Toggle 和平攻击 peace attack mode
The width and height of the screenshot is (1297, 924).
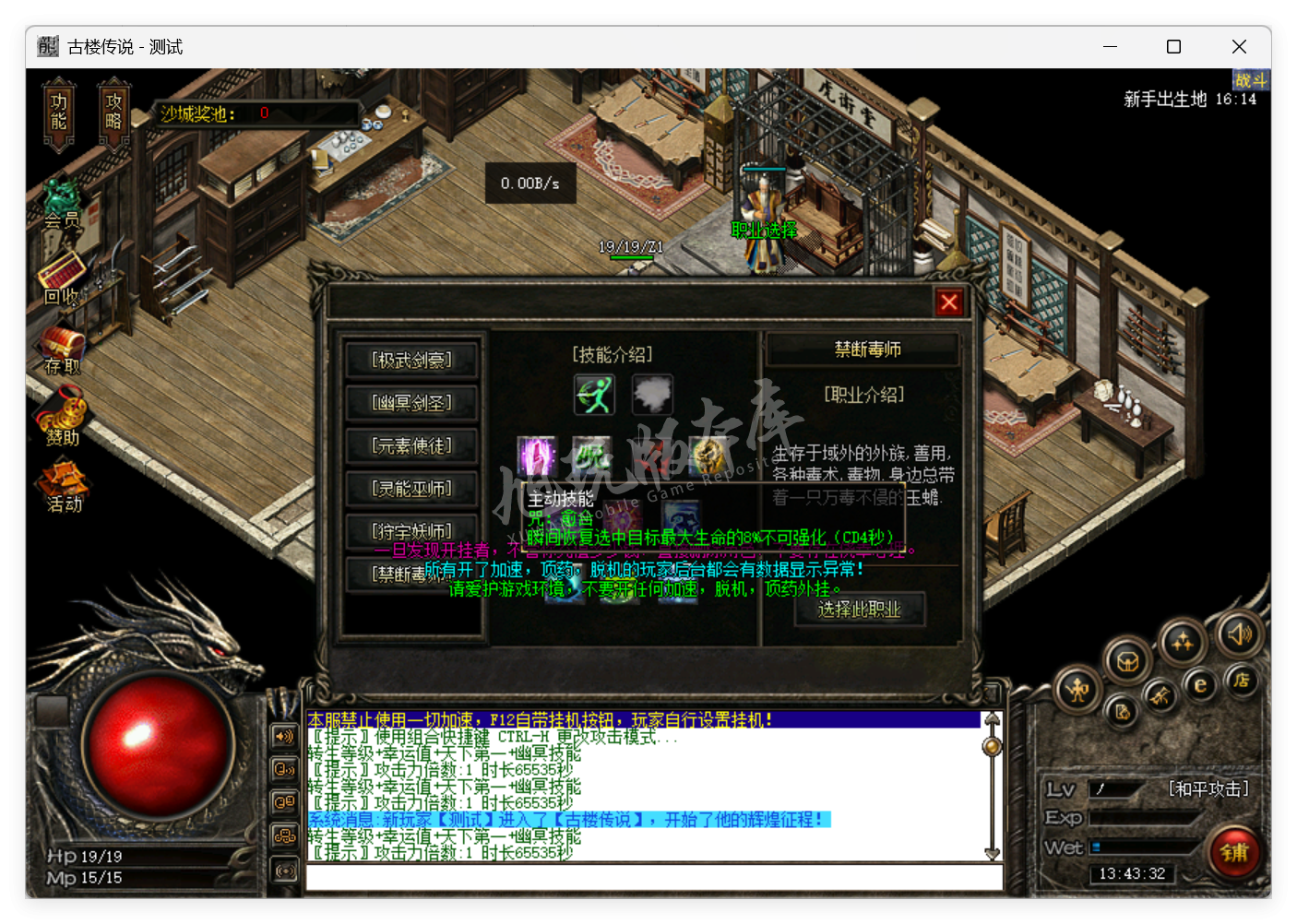[x=1209, y=788]
